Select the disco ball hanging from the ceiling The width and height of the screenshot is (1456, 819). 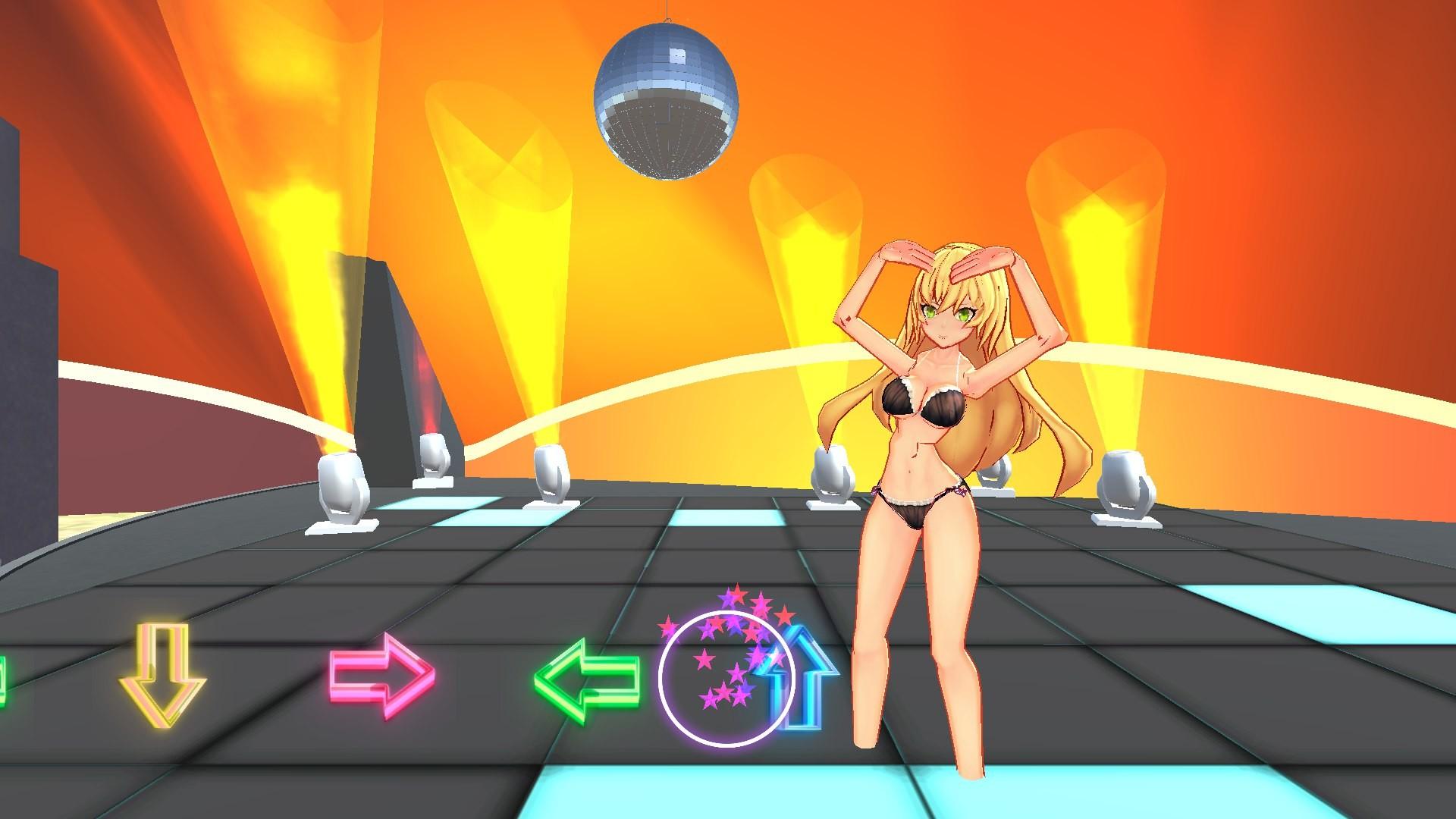click(x=667, y=99)
